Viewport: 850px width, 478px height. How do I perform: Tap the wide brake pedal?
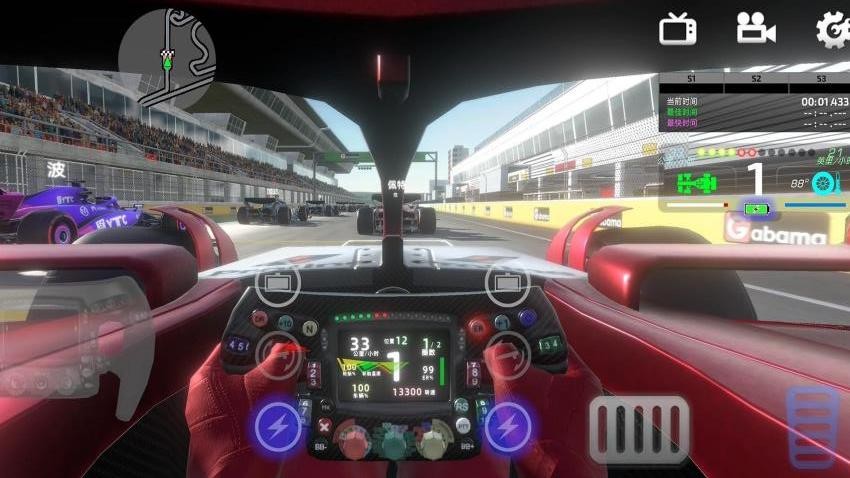click(639, 429)
